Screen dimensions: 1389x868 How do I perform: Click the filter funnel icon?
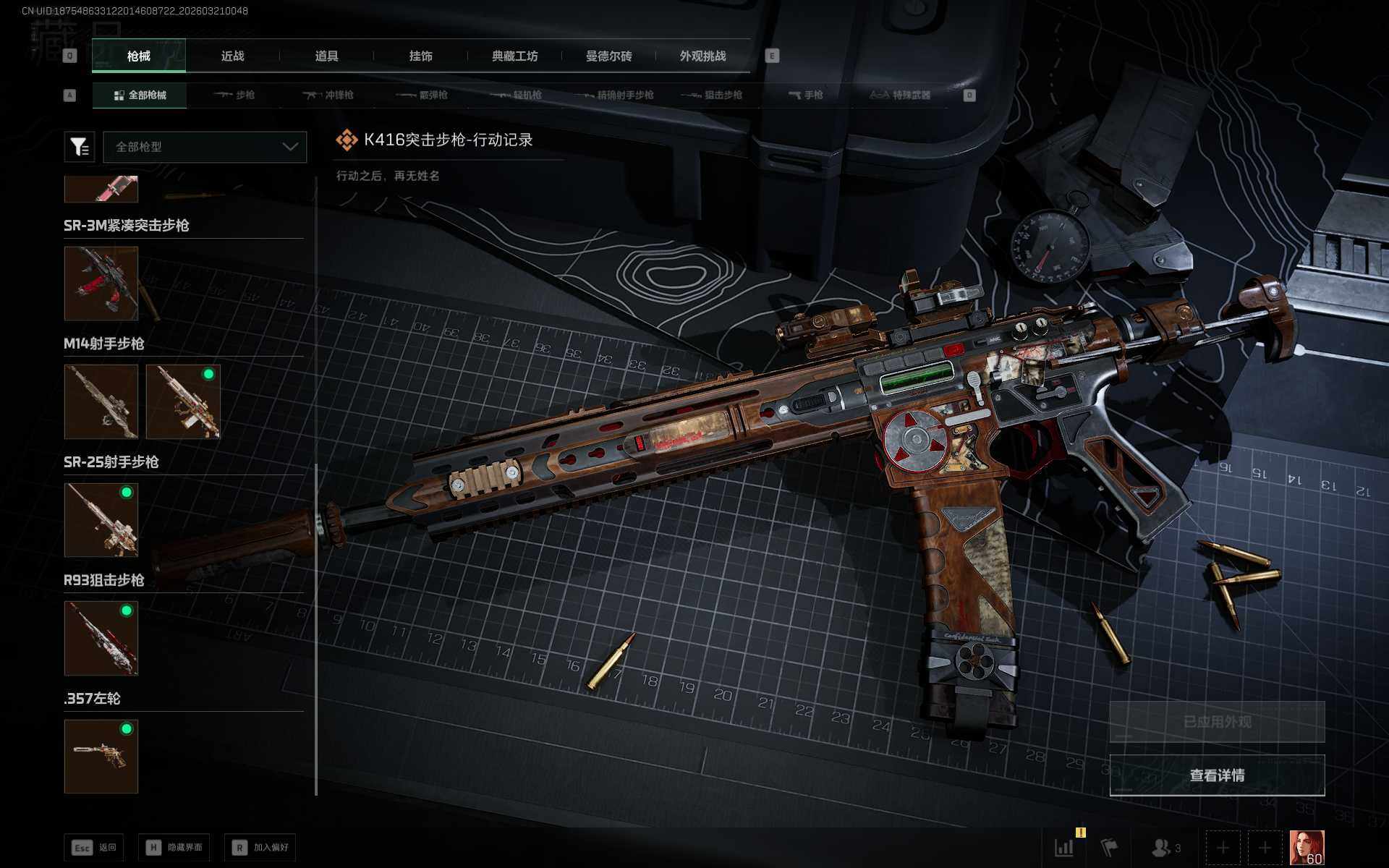point(80,147)
